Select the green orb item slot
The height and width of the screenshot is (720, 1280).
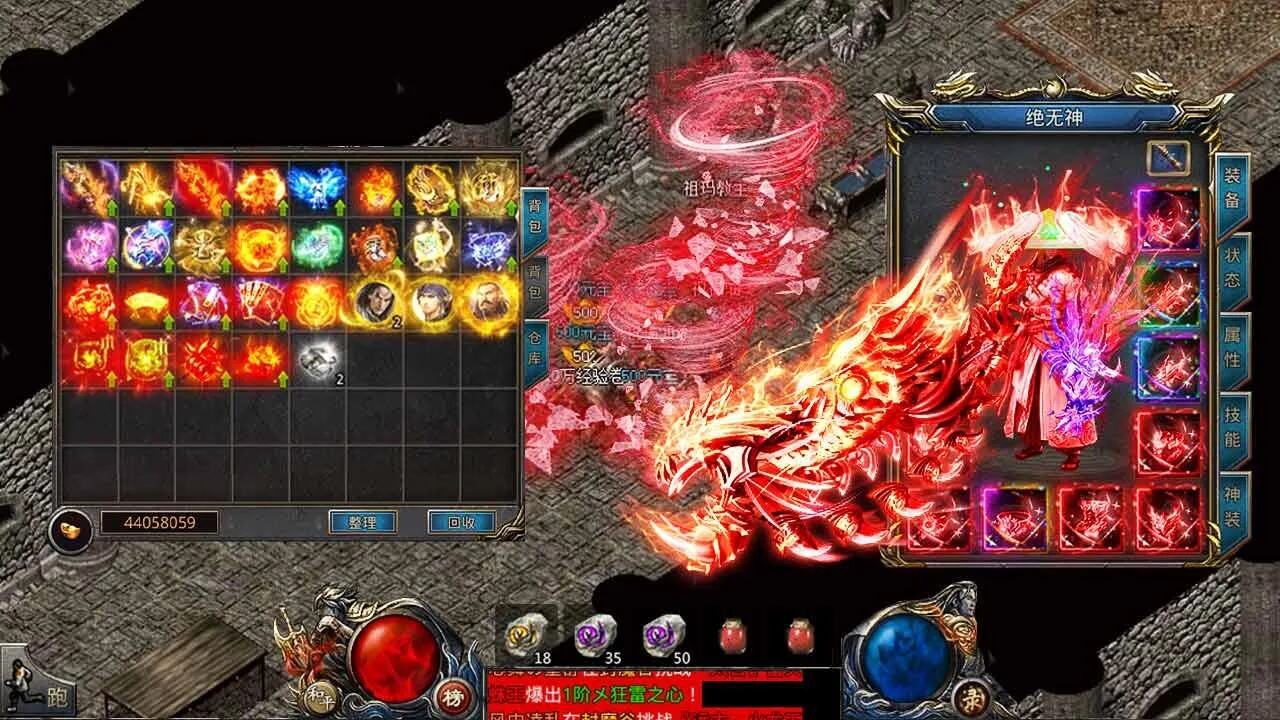pos(318,245)
